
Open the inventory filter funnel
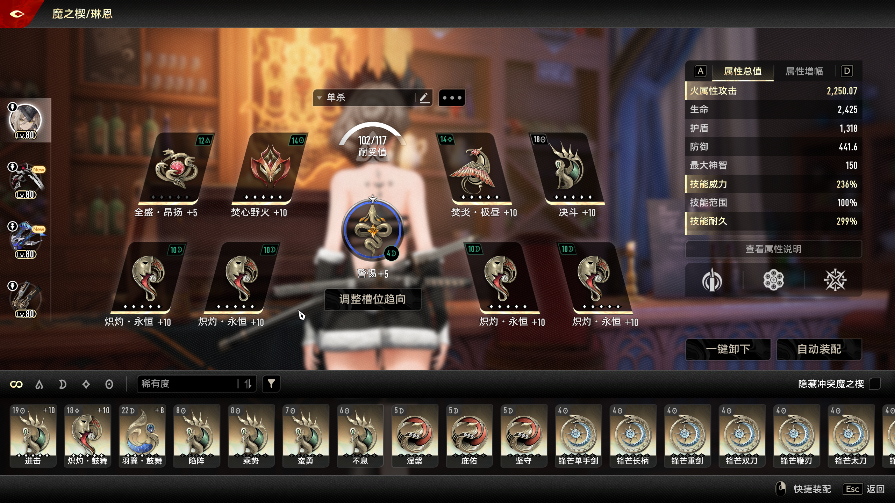272,383
